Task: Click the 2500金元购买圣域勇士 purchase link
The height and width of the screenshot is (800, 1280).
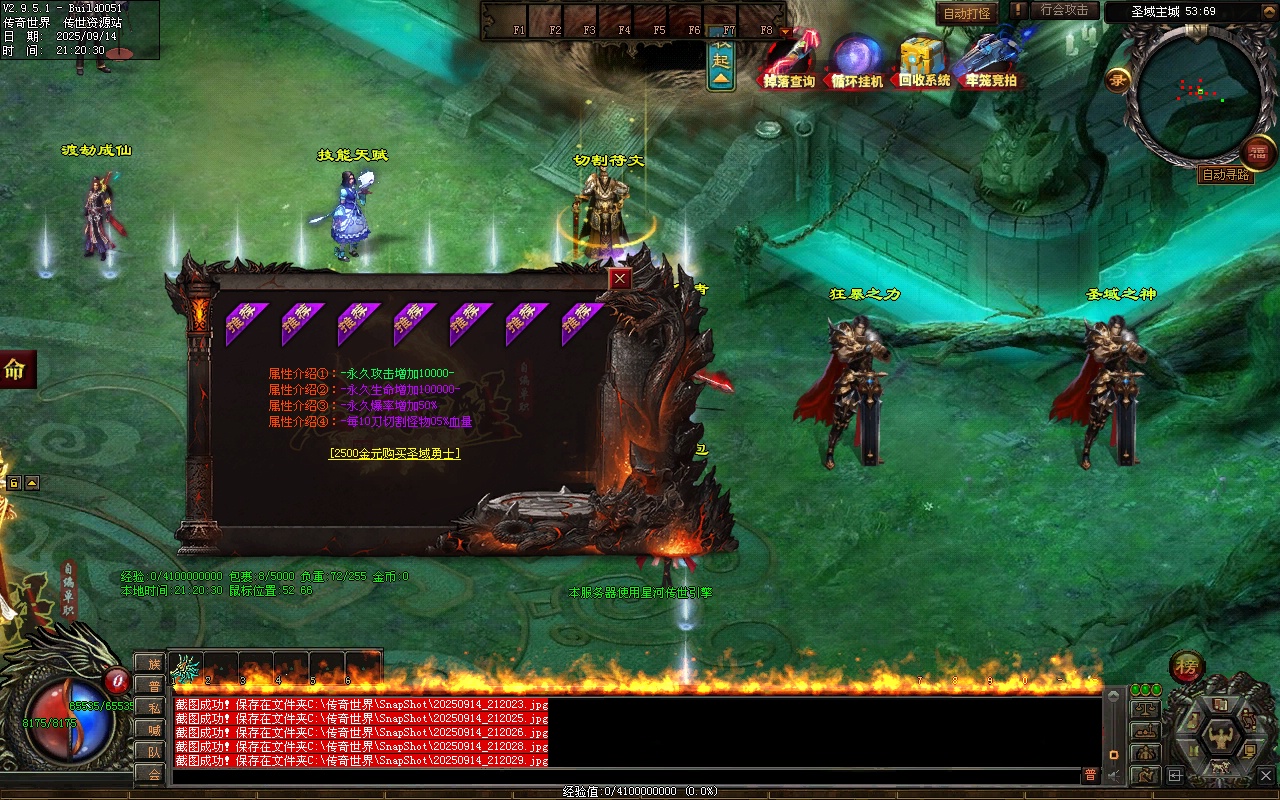Action: [x=394, y=453]
